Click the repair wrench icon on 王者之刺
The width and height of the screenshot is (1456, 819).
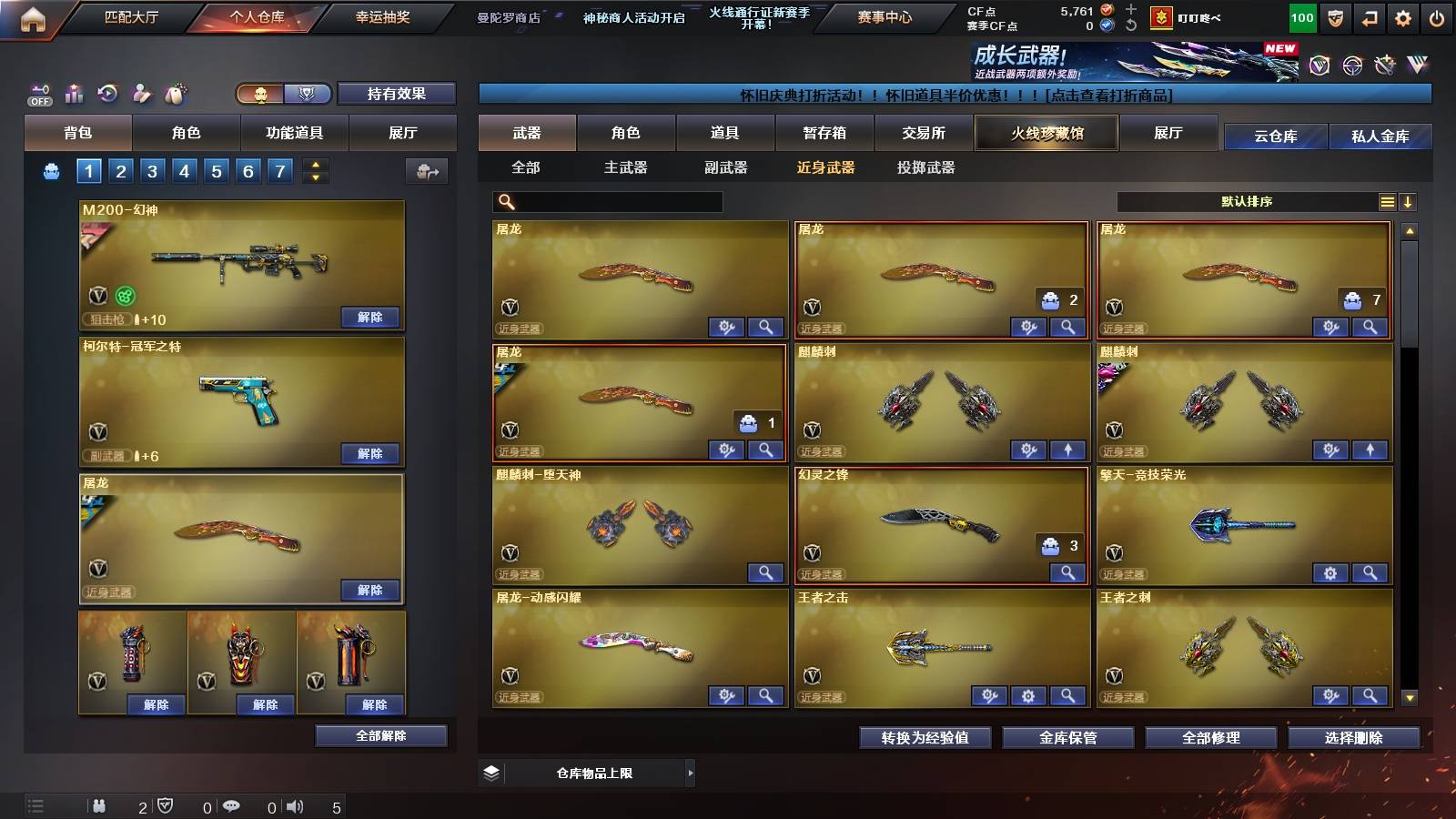point(1330,696)
